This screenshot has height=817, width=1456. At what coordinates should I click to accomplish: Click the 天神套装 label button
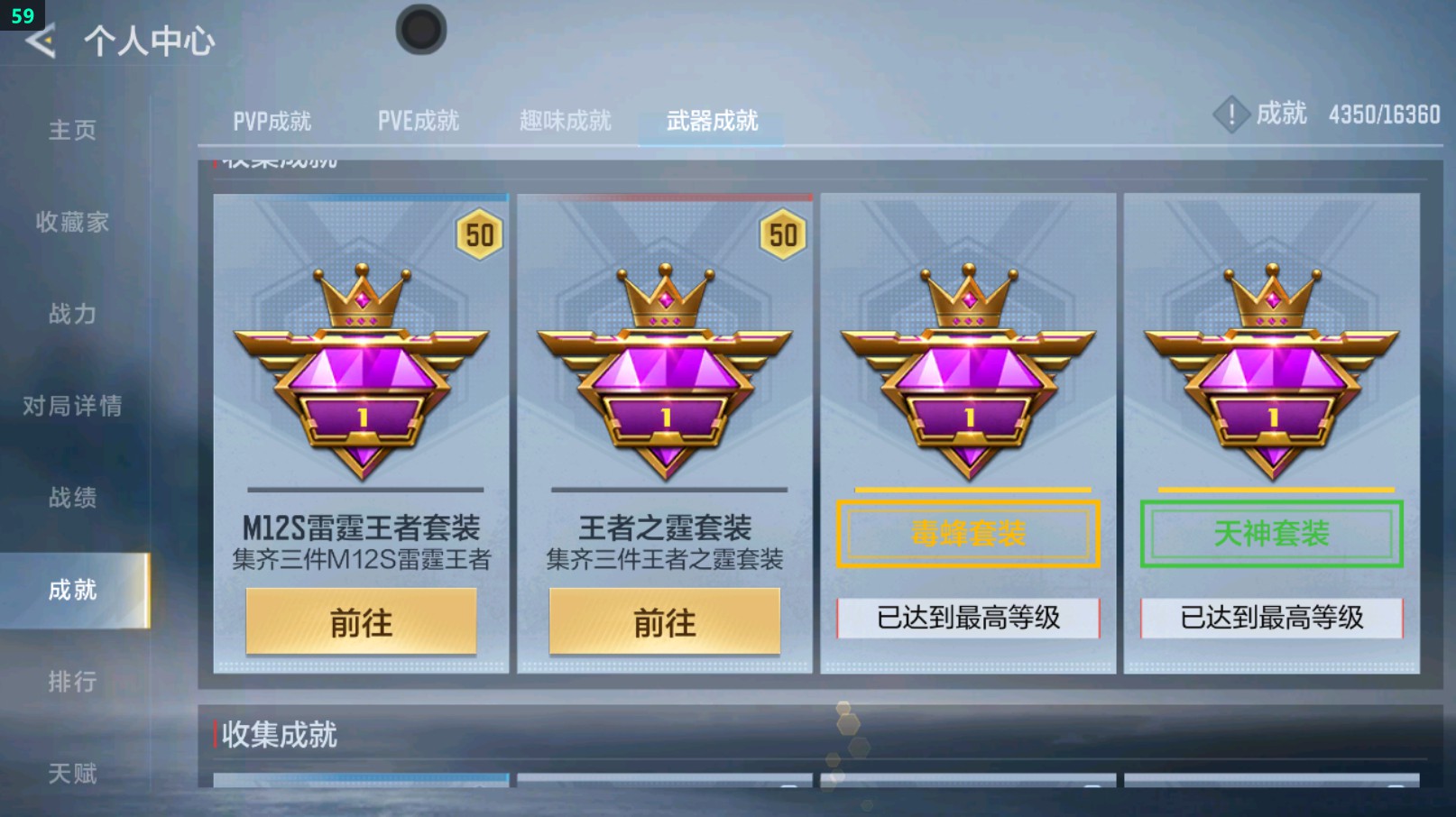click(1270, 534)
